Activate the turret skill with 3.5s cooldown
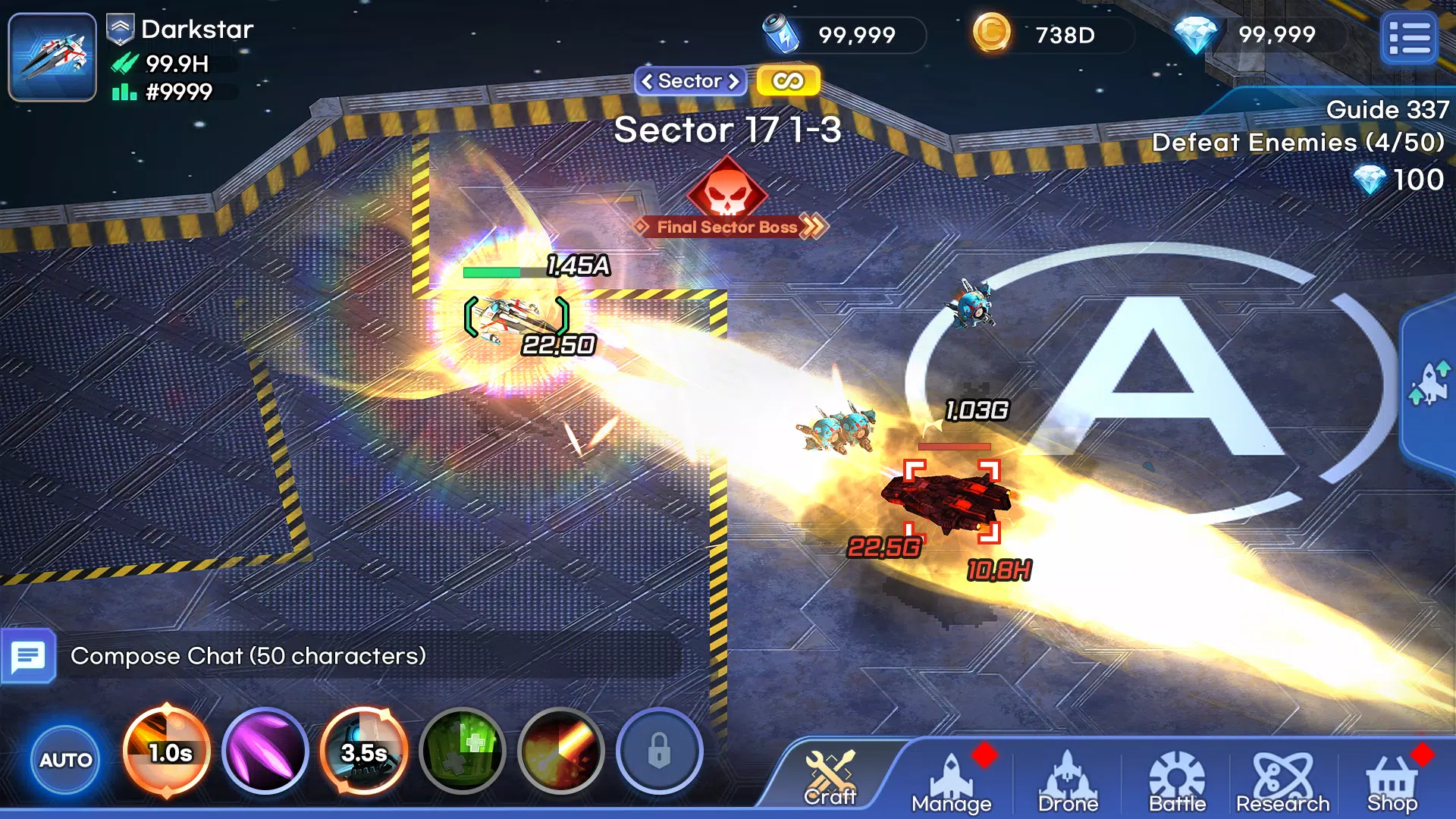This screenshot has height=819, width=1456. tap(364, 752)
